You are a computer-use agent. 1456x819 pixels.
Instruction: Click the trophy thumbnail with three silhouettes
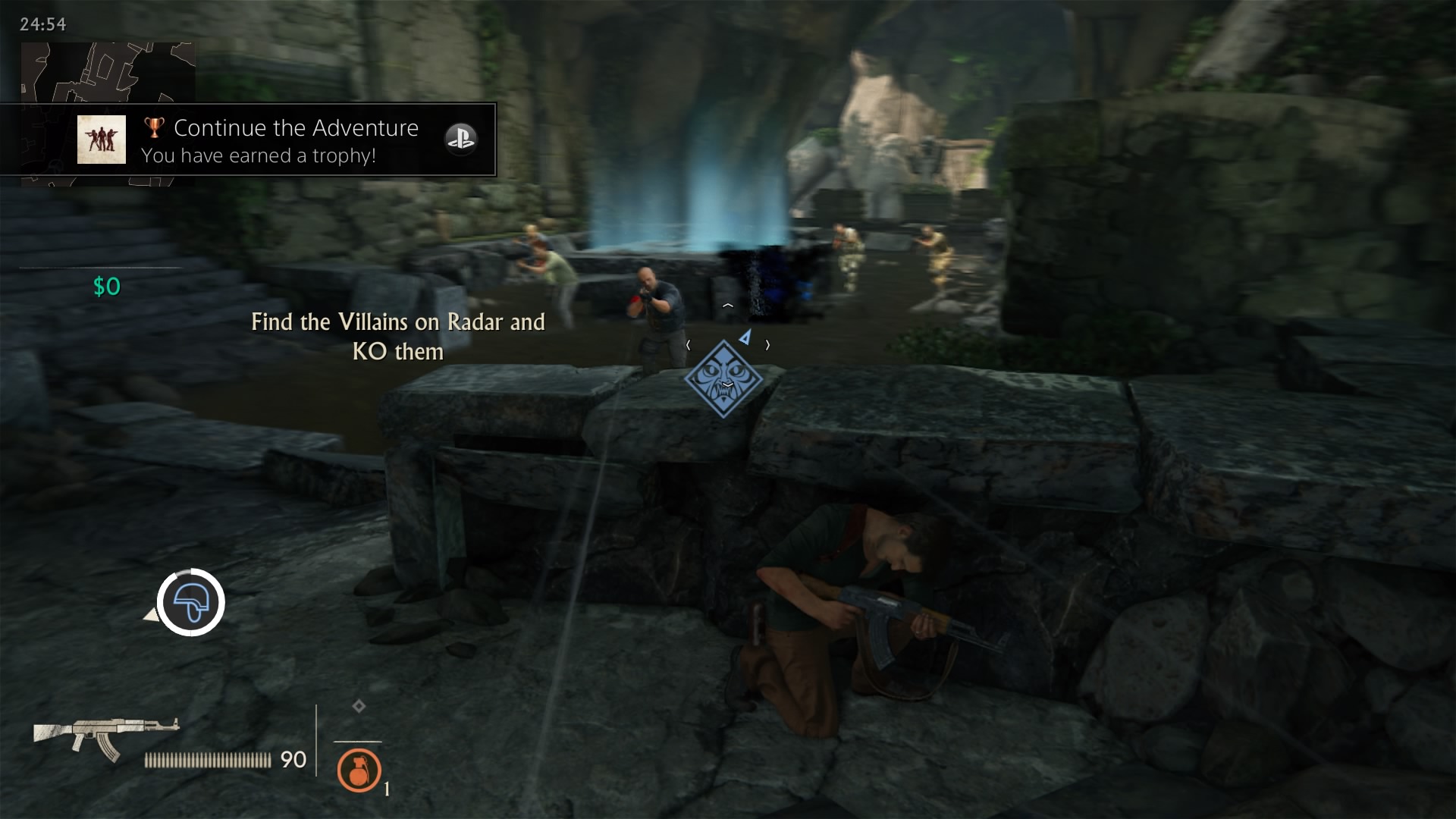(x=102, y=140)
